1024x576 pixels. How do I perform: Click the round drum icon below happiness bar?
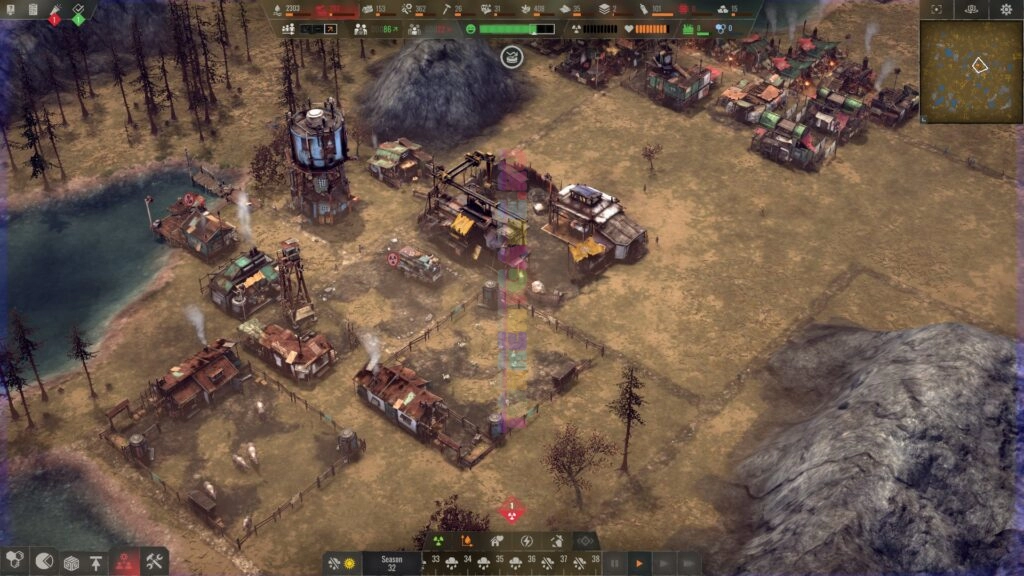[x=511, y=57]
